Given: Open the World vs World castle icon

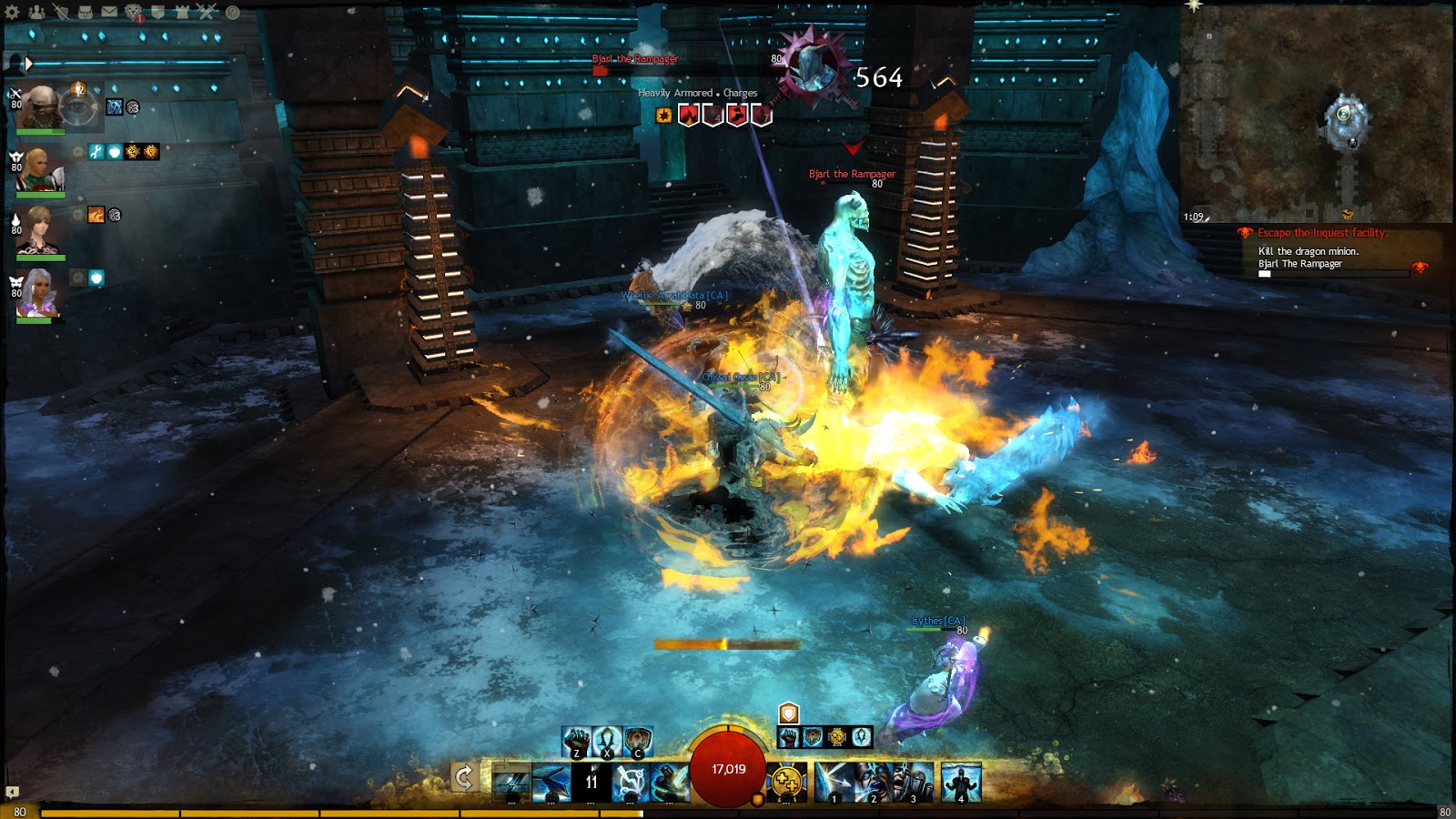Looking at the screenshot, I should 182,12.
